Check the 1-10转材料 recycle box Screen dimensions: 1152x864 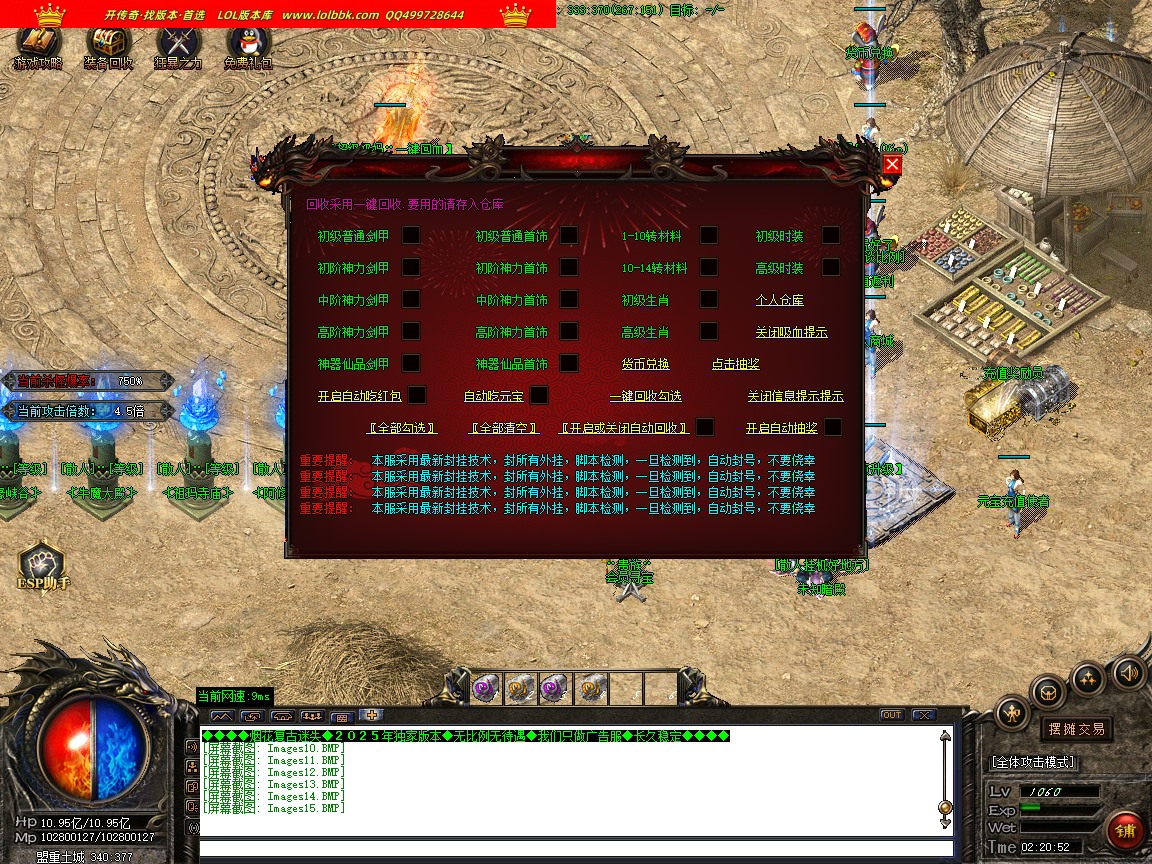(x=708, y=235)
